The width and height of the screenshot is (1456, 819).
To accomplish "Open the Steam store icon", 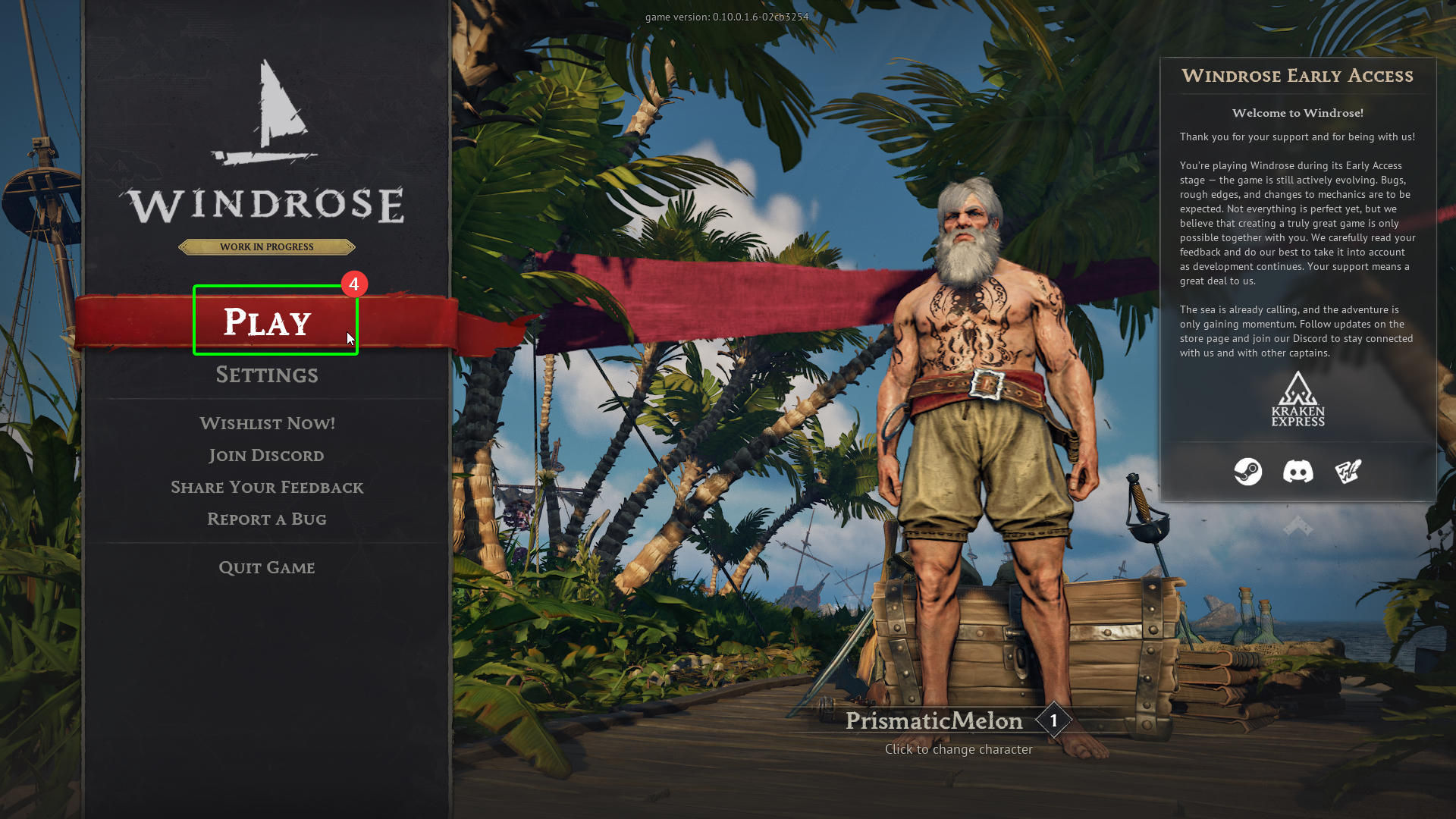I will (x=1247, y=471).
